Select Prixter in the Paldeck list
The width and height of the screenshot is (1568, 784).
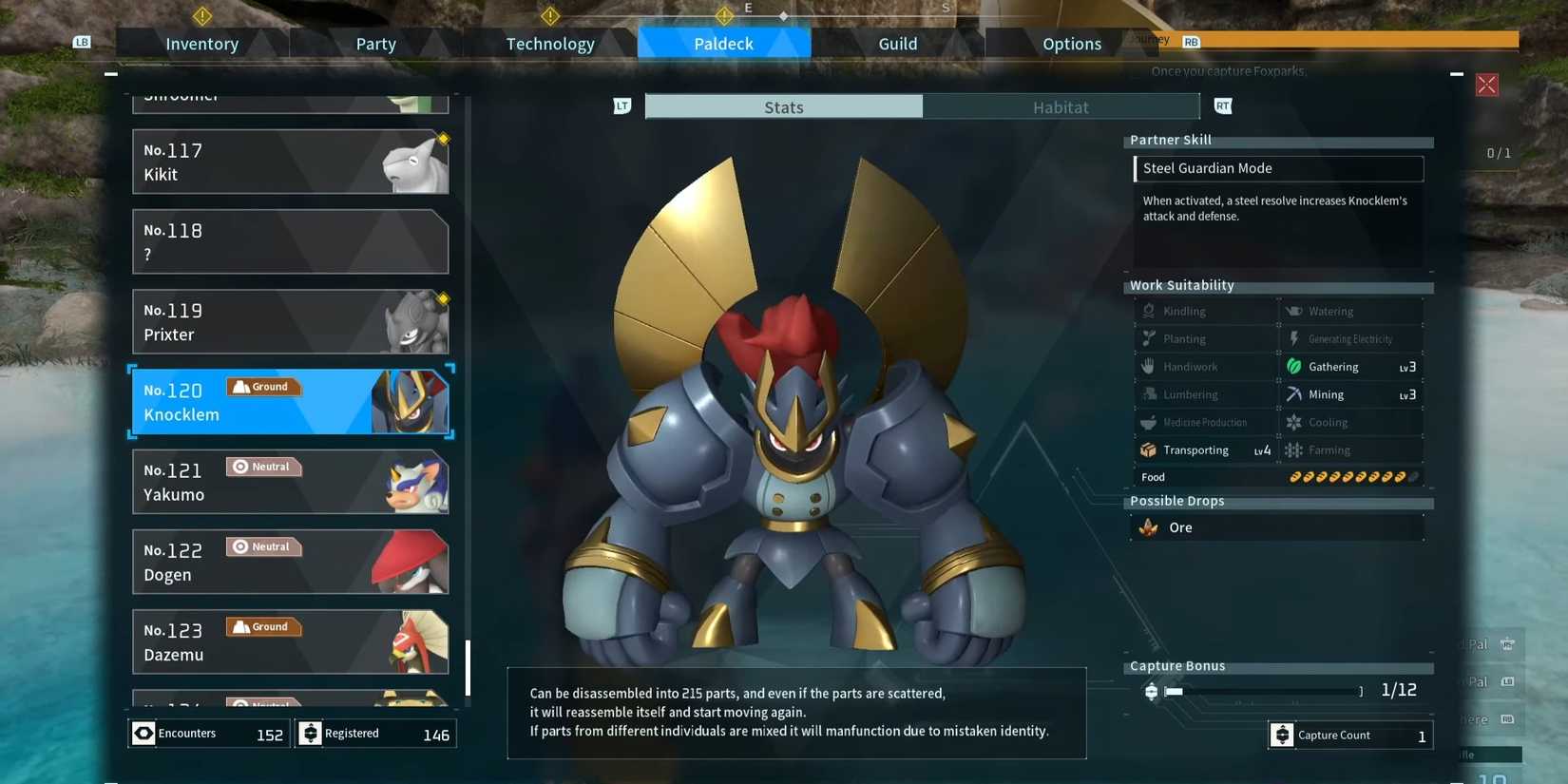point(290,322)
